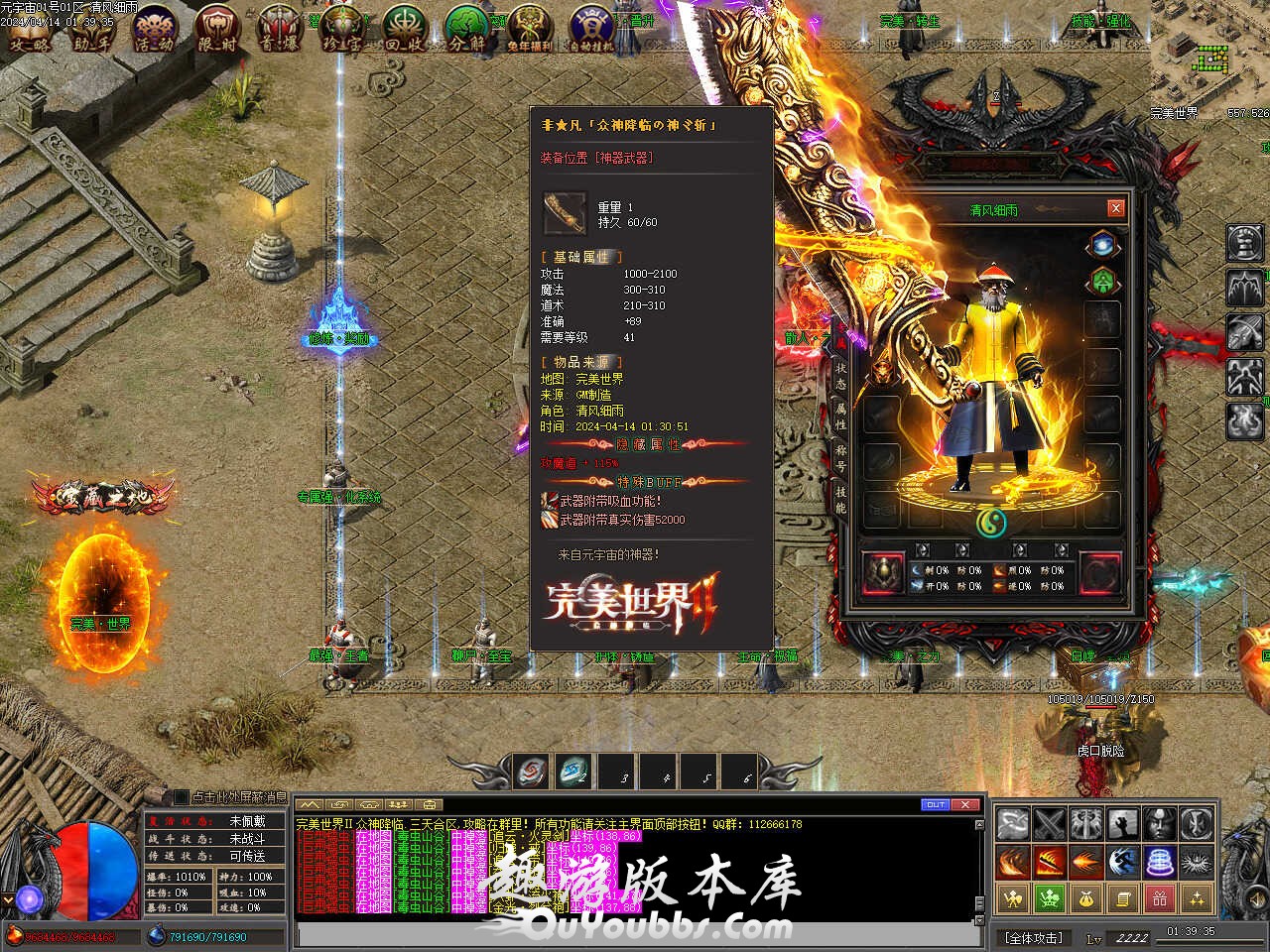Open the 珍宝 treasure menu

click(343, 28)
